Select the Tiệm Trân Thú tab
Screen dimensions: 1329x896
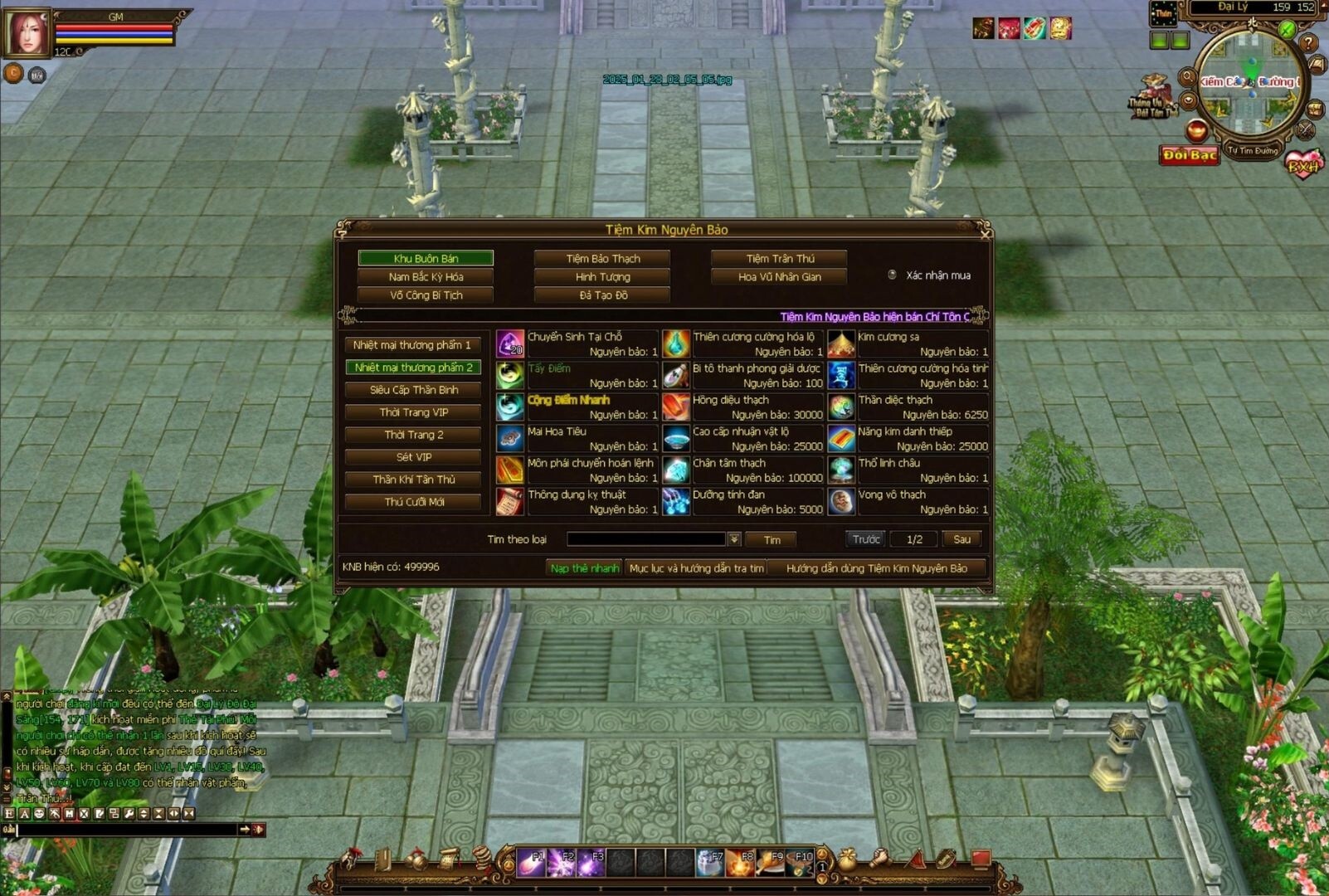tap(779, 259)
